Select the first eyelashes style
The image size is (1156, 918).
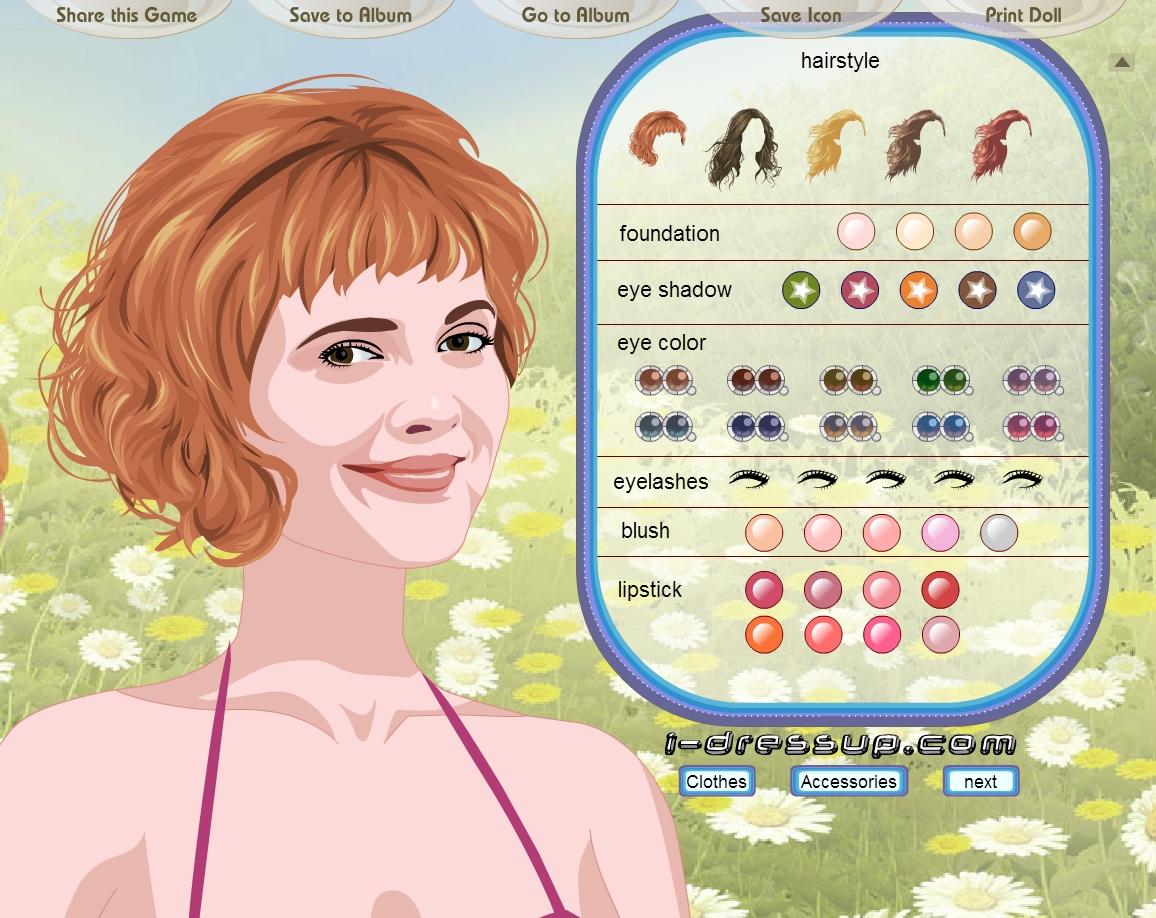point(749,480)
